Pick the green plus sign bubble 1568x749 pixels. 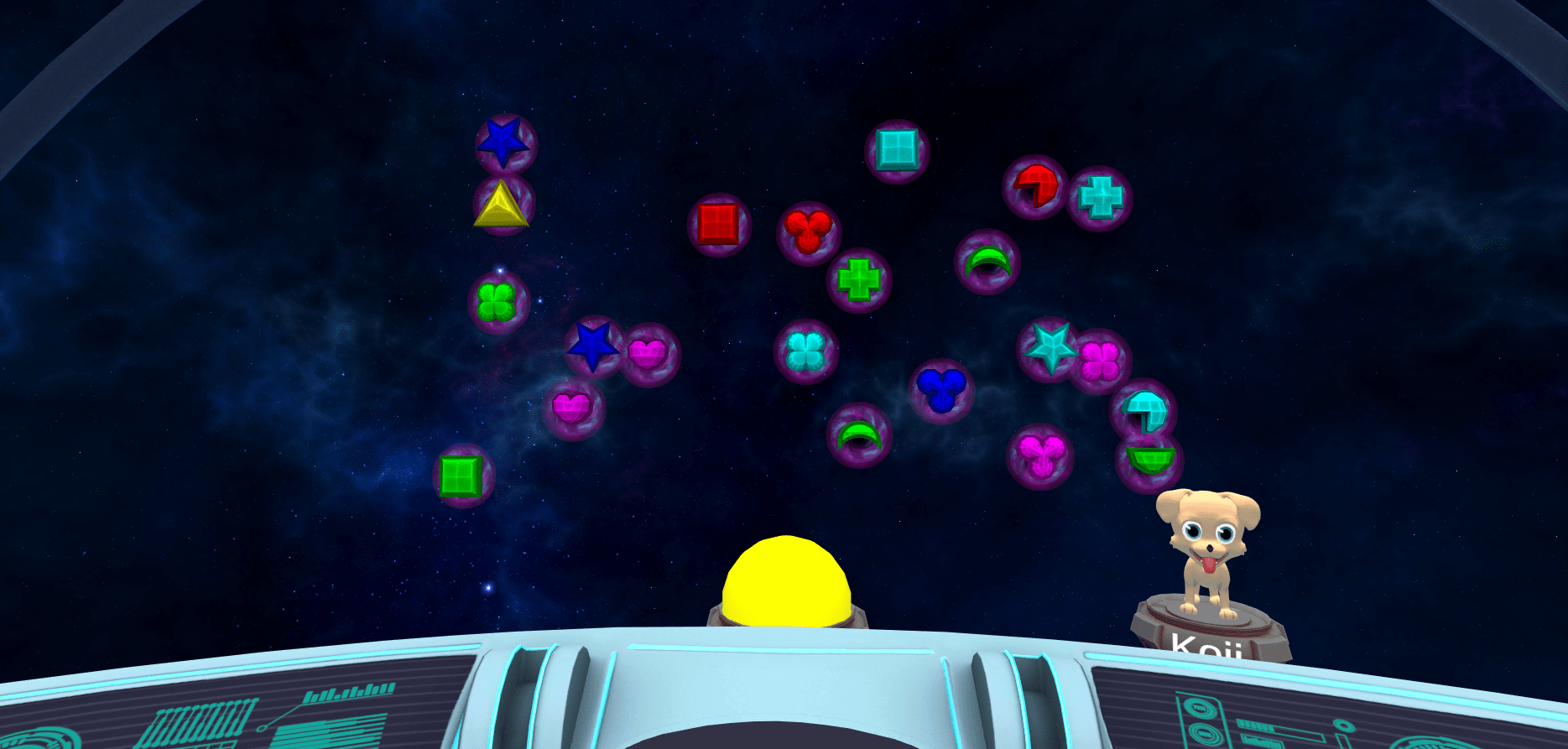tap(858, 279)
